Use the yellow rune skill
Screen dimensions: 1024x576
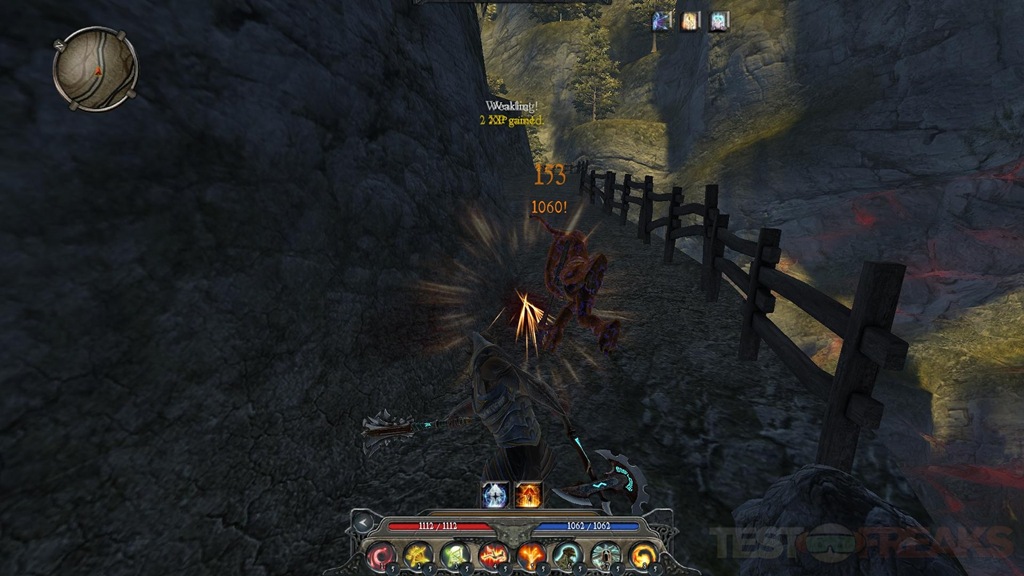(418, 555)
